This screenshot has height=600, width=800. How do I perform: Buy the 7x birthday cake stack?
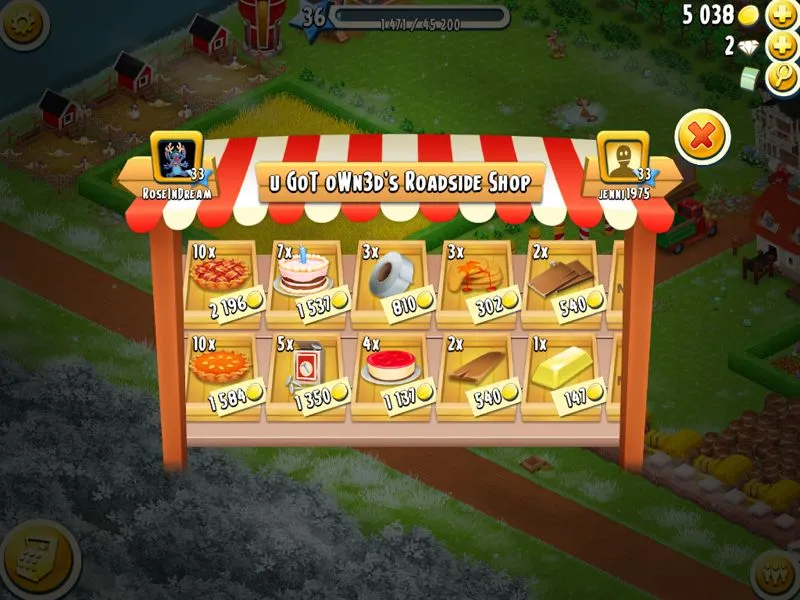tap(307, 282)
